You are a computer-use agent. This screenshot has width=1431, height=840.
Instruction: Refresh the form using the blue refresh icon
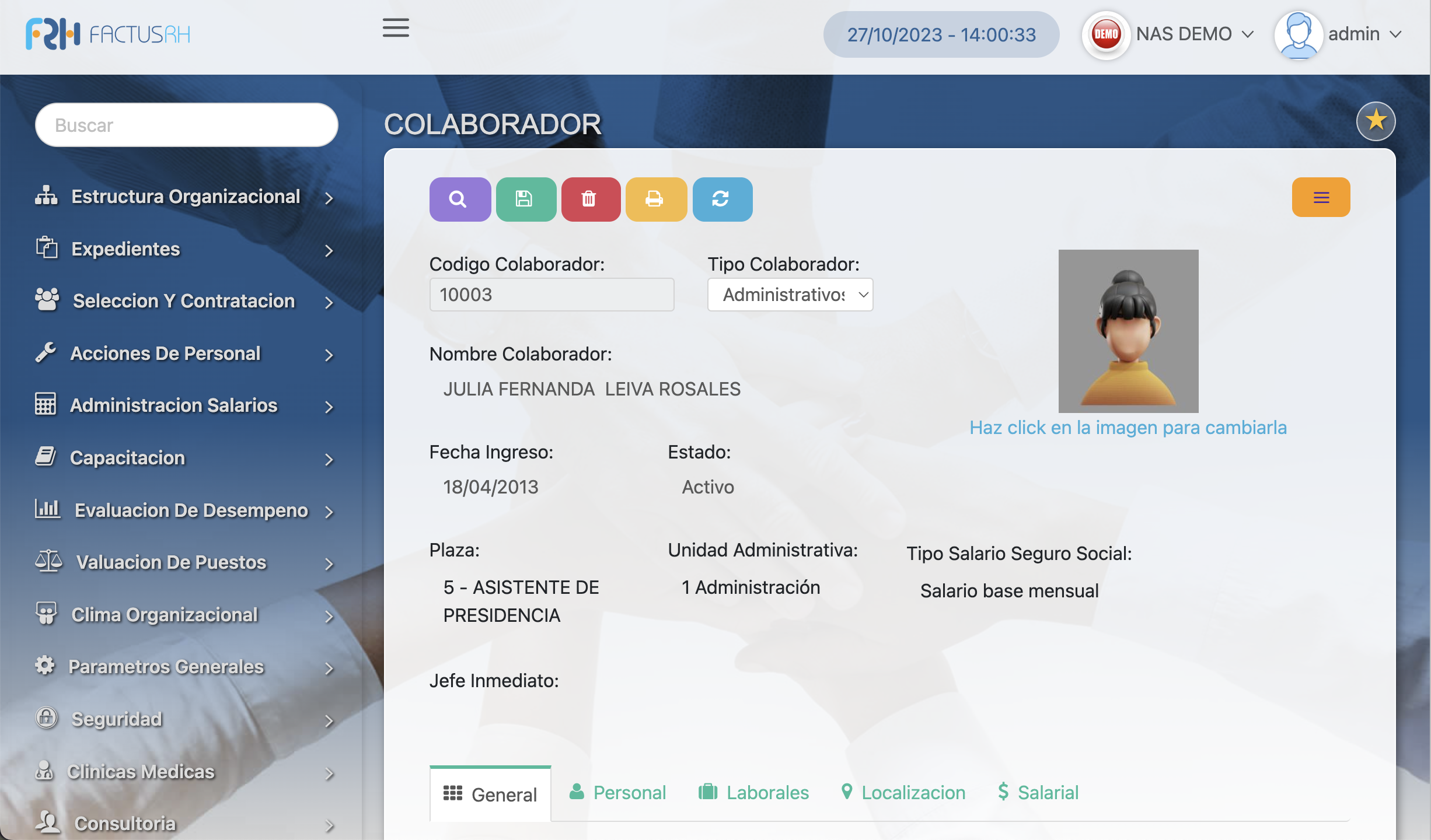tap(722, 199)
